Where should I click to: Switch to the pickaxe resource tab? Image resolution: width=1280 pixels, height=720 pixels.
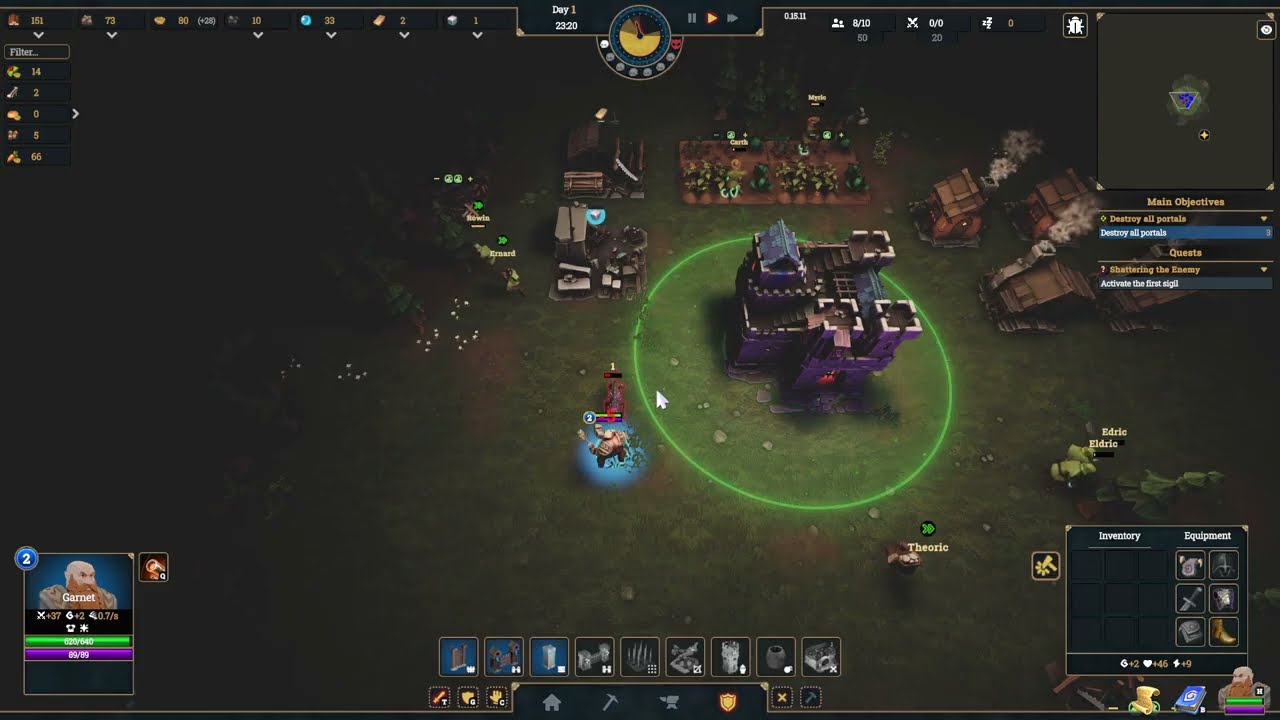pyautogui.click(x=610, y=702)
